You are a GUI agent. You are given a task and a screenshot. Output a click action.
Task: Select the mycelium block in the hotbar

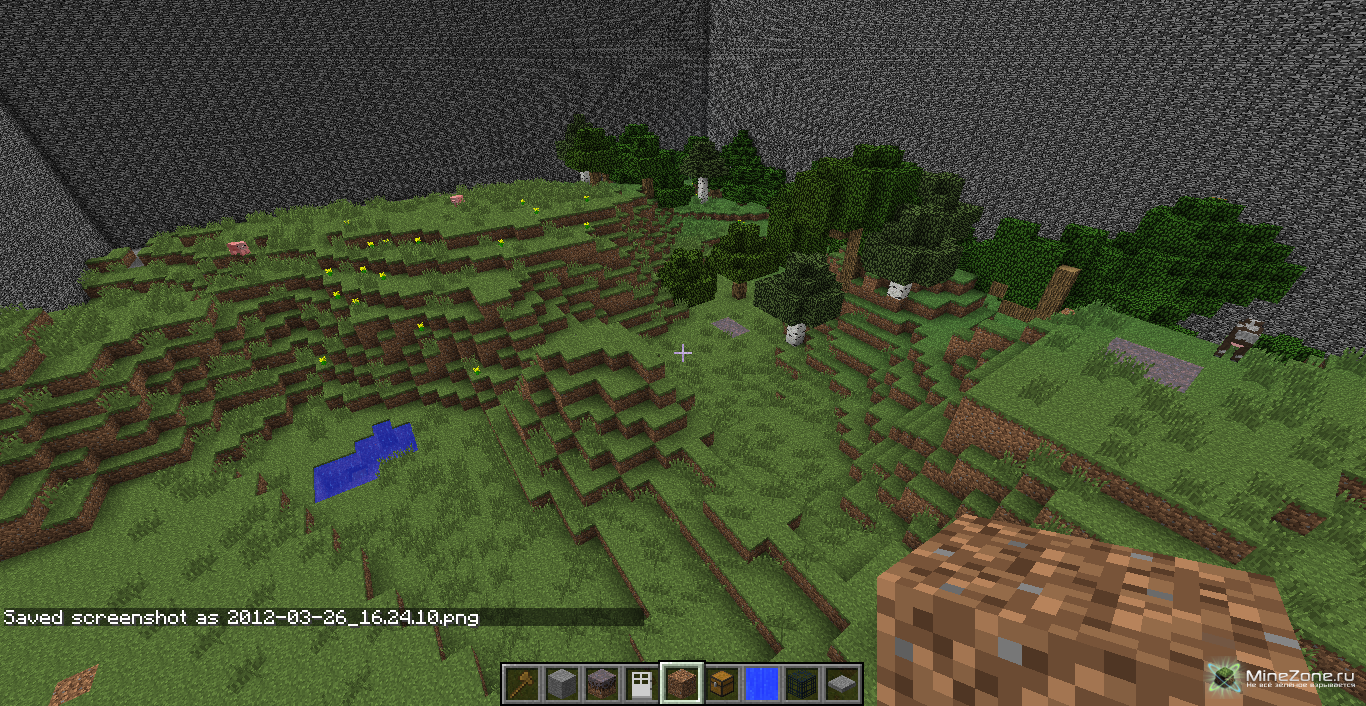(602, 683)
